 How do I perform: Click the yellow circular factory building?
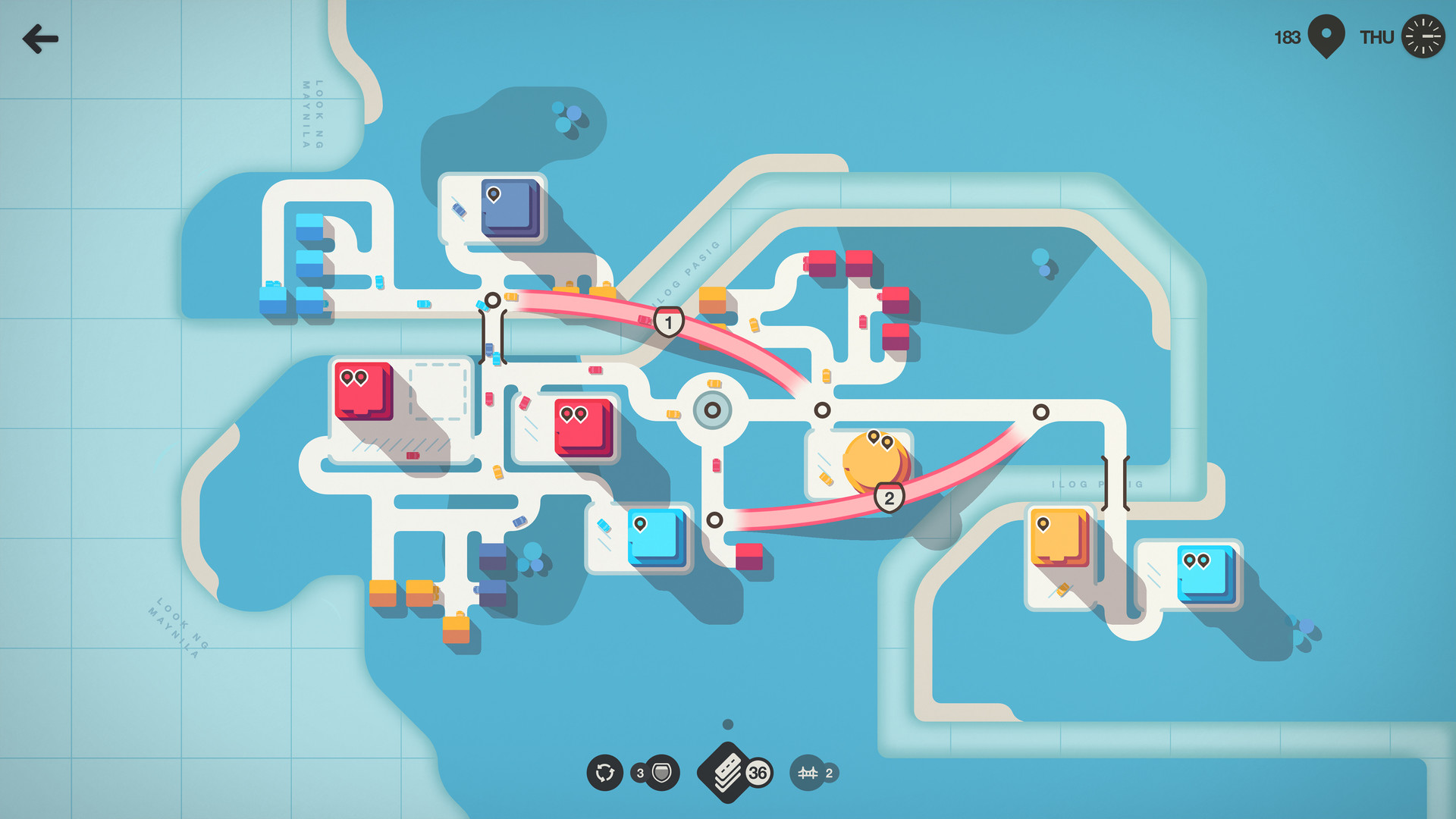[874, 460]
